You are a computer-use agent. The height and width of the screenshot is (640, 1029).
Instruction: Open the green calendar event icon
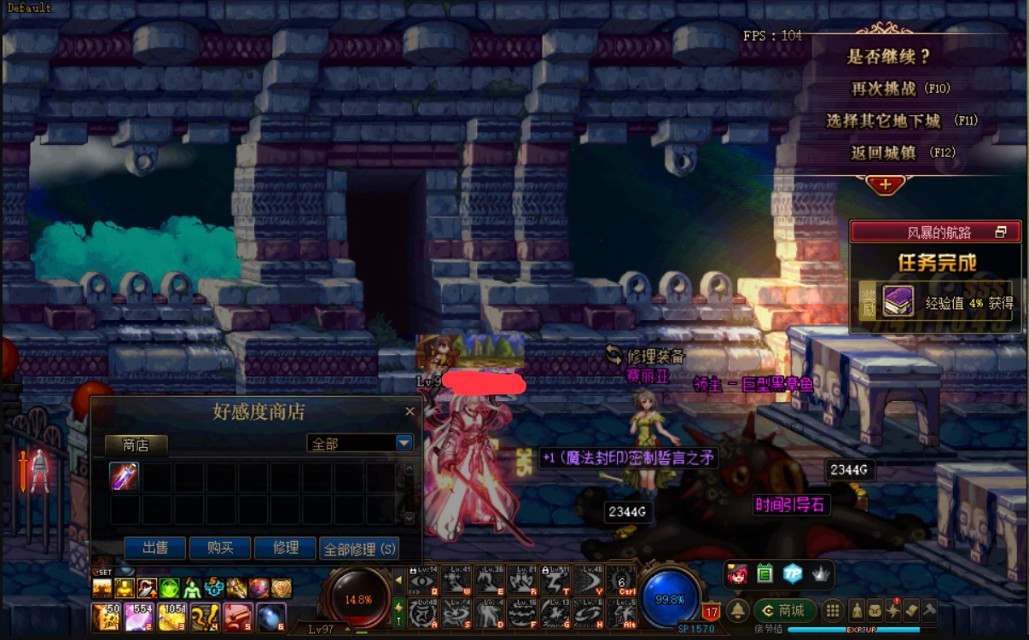(765, 573)
